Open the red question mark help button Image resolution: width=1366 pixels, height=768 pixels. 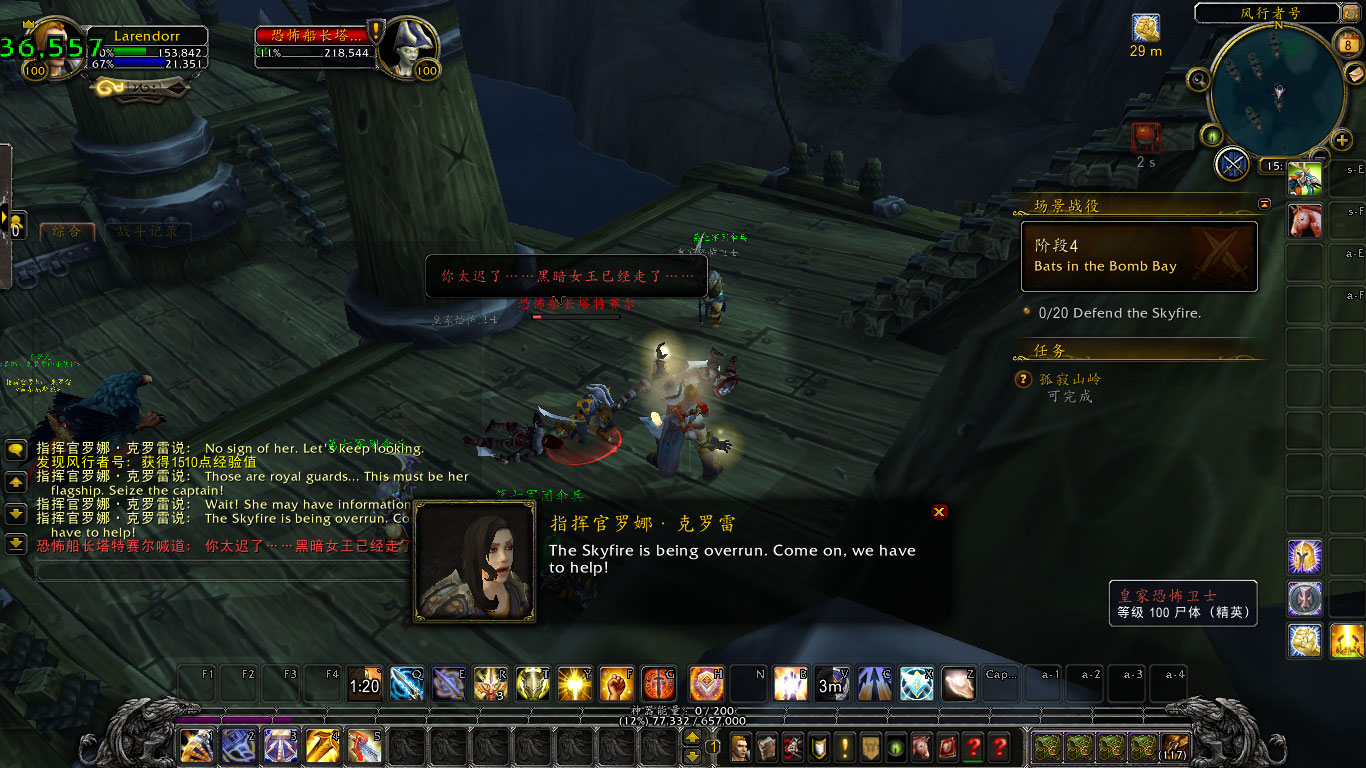click(x=998, y=747)
